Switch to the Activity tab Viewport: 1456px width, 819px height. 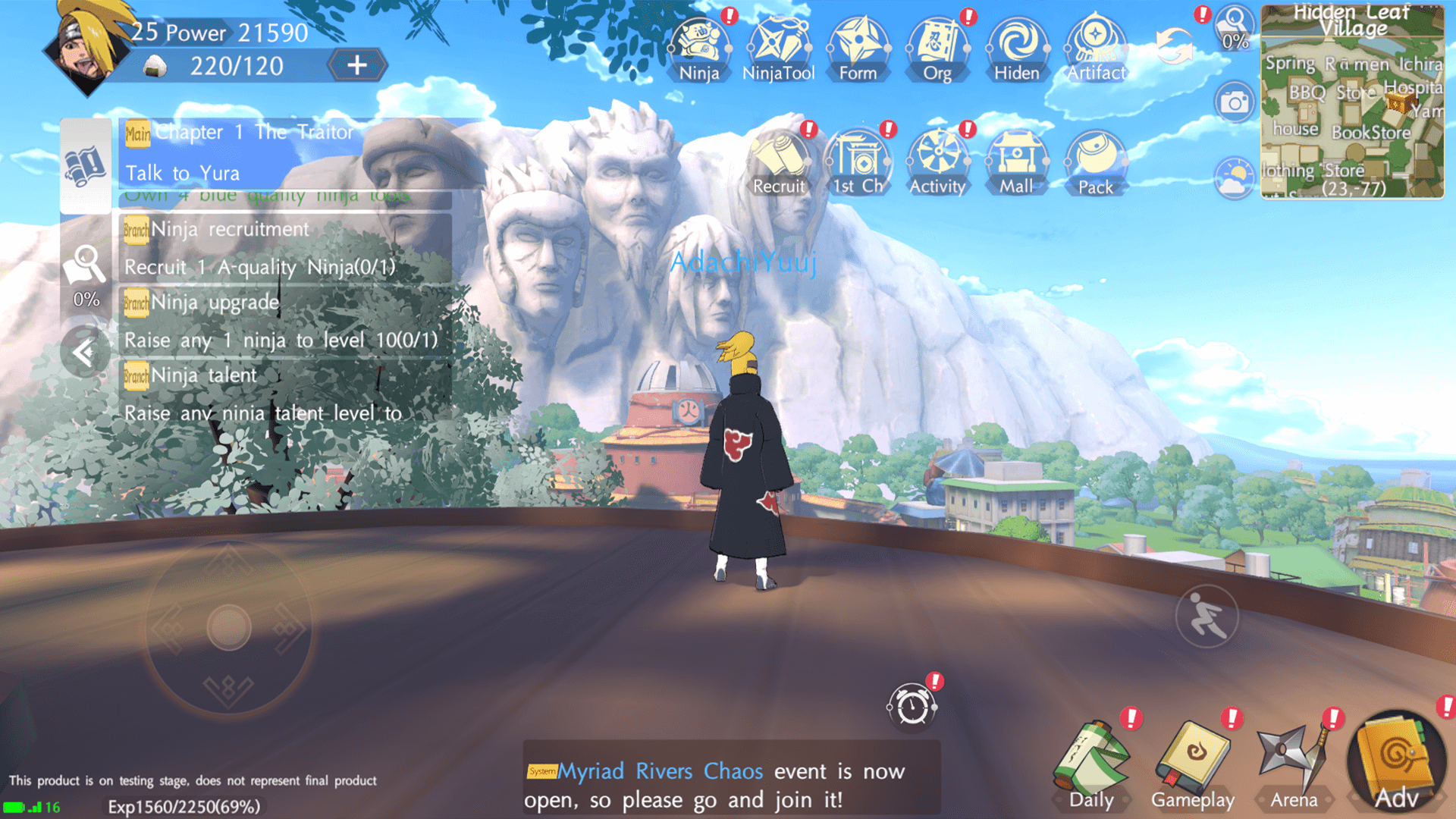pos(937,159)
